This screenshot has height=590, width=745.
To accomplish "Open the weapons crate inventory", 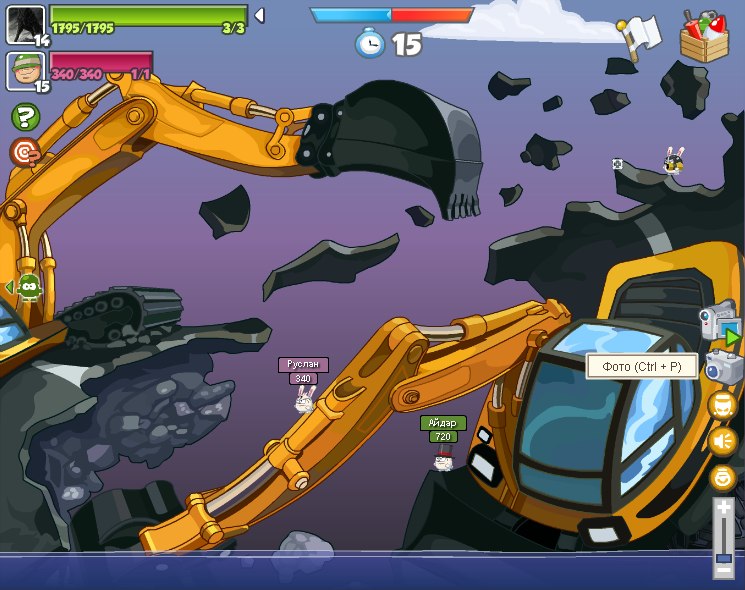I will pyautogui.click(x=704, y=38).
